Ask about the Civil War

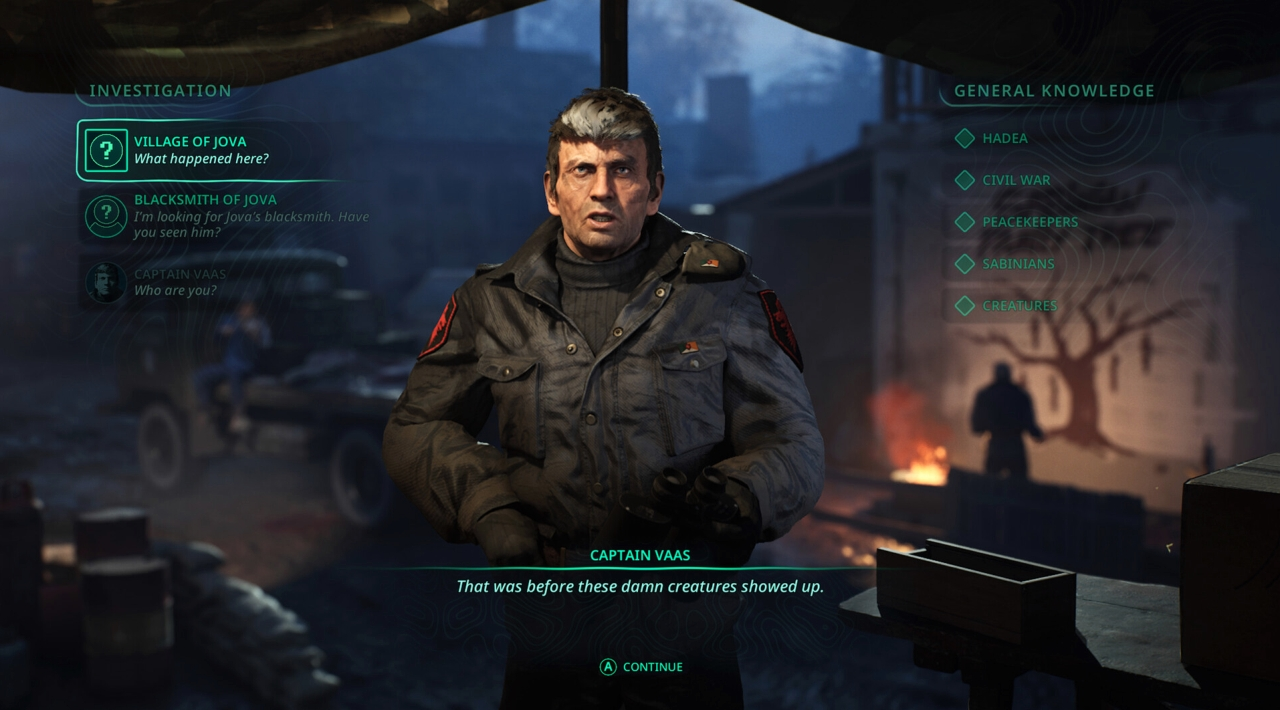(x=1015, y=180)
